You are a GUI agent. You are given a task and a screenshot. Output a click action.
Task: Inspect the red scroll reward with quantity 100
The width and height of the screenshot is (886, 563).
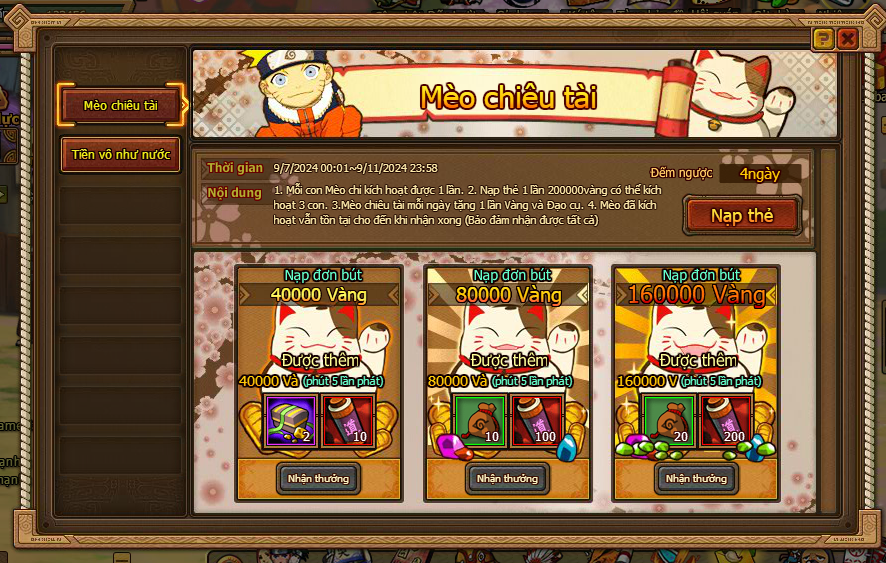tap(537, 420)
